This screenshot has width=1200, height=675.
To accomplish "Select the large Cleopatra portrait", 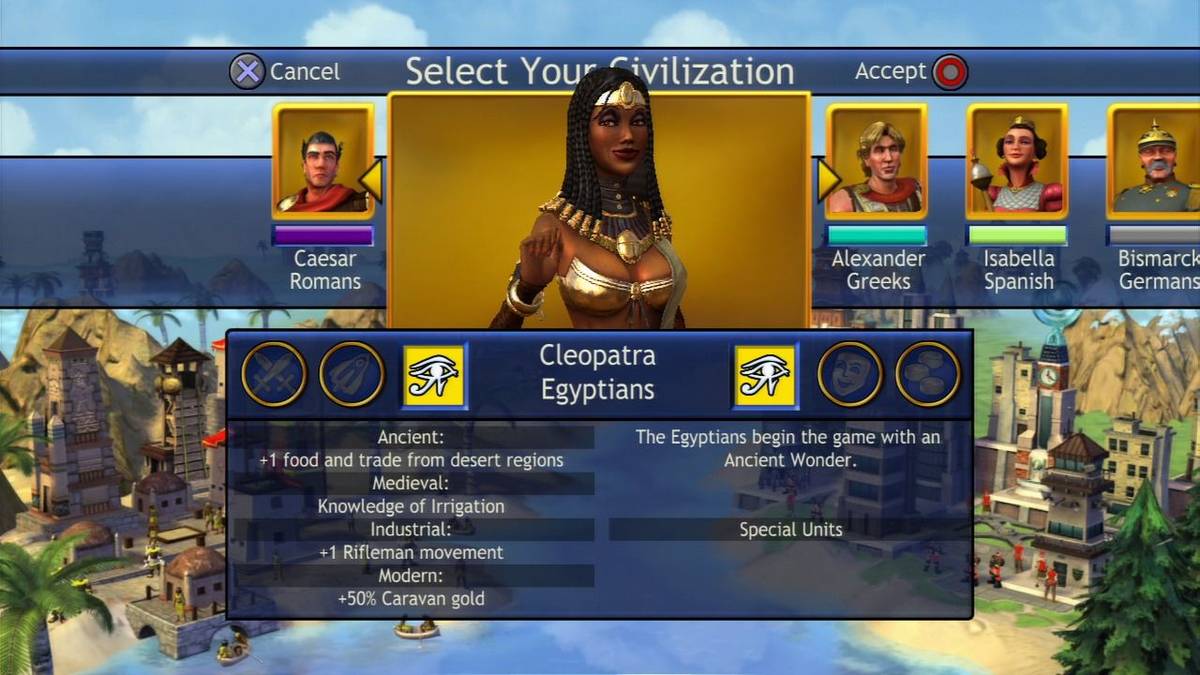I will point(598,210).
